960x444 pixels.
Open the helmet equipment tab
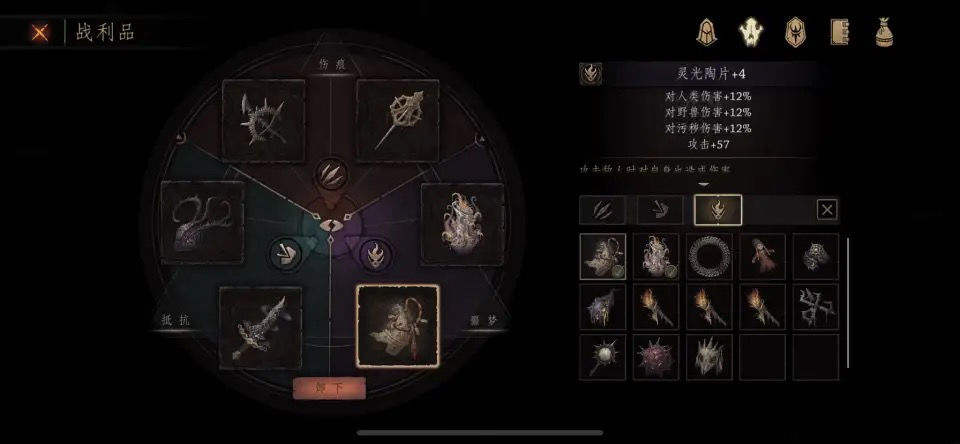[708, 32]
